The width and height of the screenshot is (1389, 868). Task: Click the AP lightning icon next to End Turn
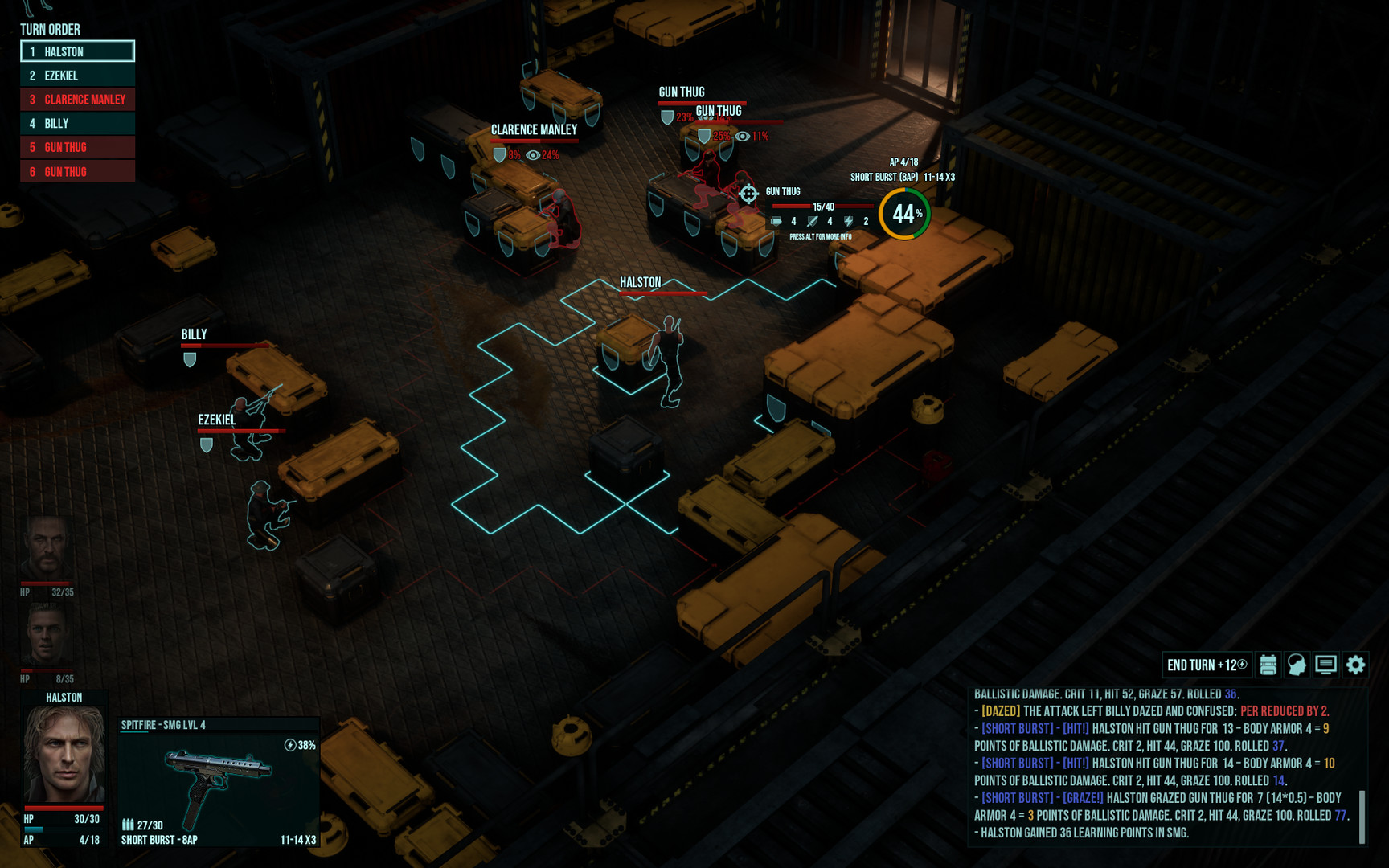click(1241, 665)
